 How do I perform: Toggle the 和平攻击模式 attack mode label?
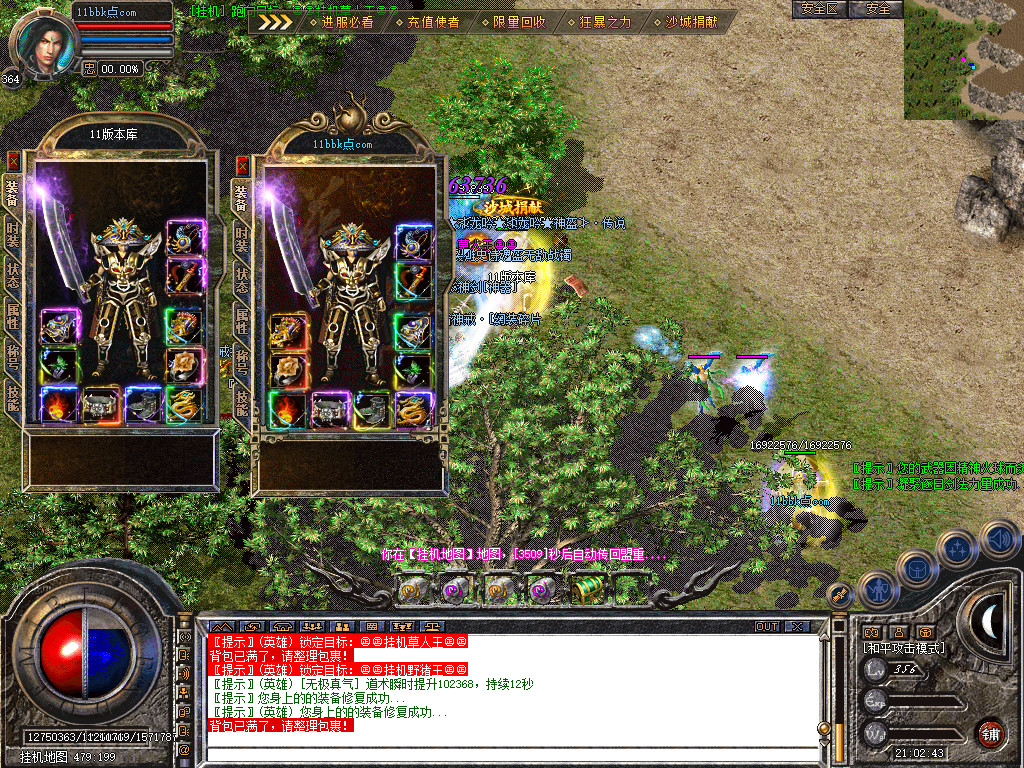coord(904,648)
